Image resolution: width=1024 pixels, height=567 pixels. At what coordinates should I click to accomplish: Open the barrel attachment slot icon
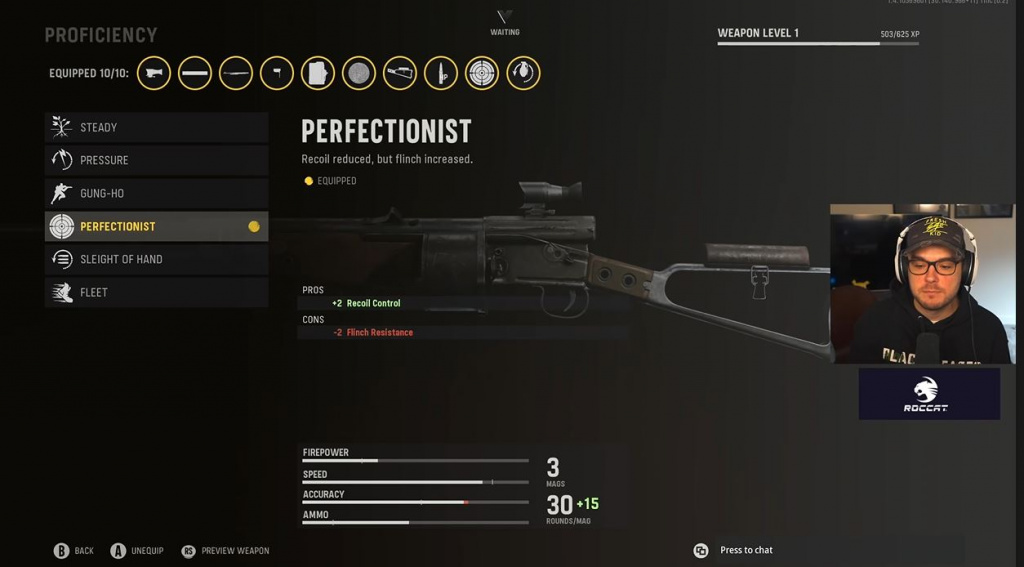[195, 73]
